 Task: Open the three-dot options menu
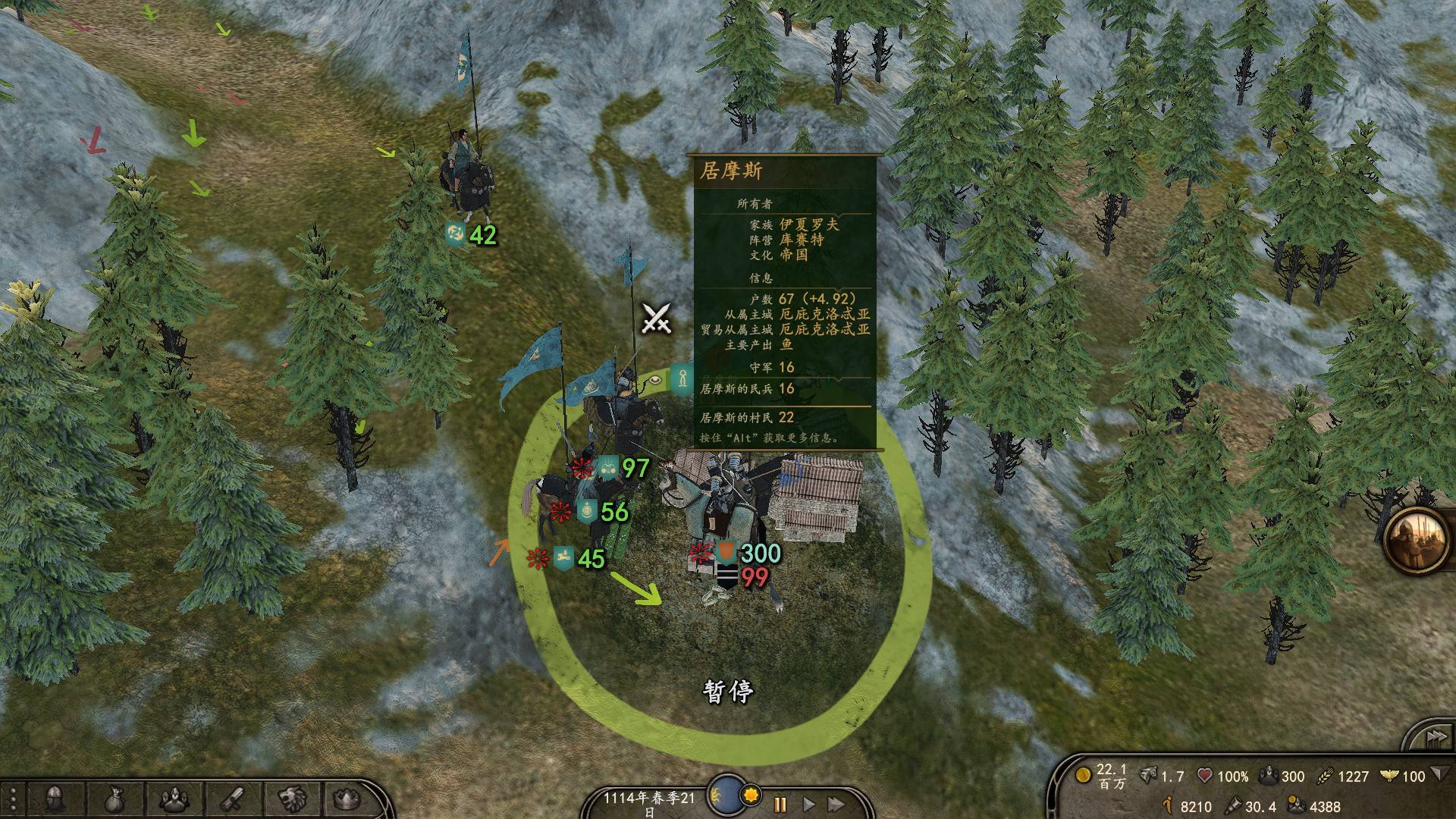click(13, 800)
